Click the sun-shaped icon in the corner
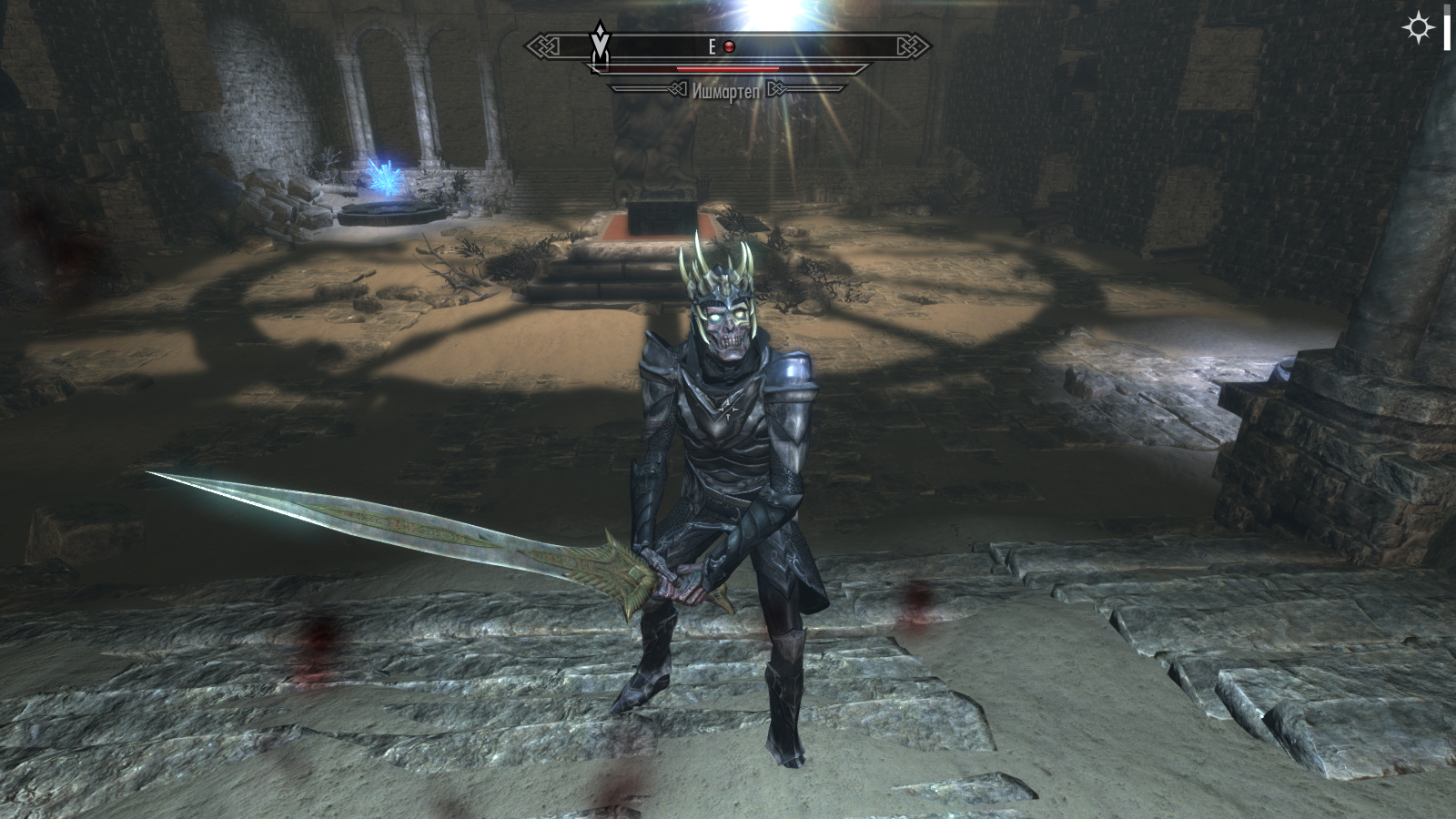This screenshot has height=819, width=1456. point(1418,29)
